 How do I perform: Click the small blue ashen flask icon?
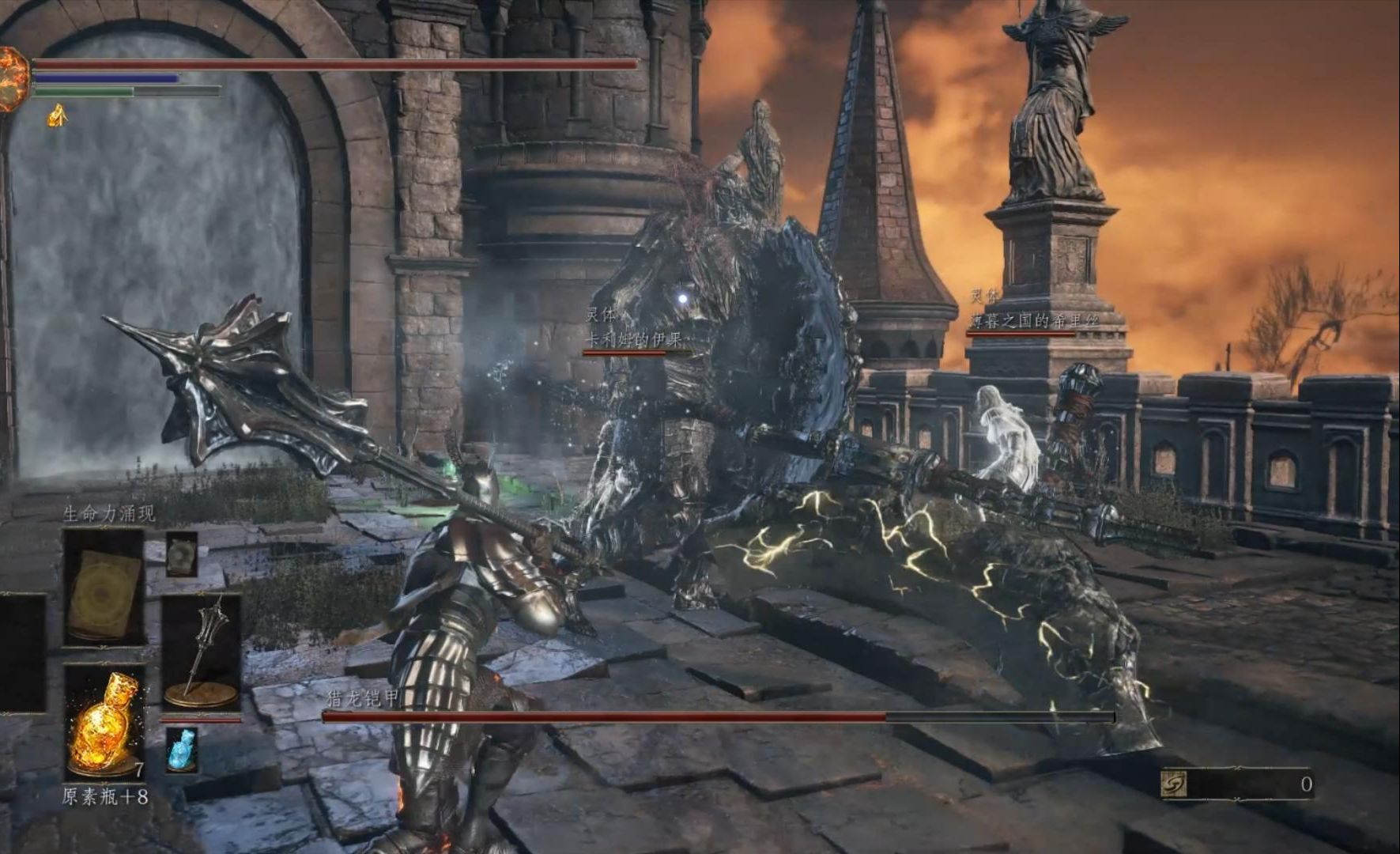coord(182,750)
